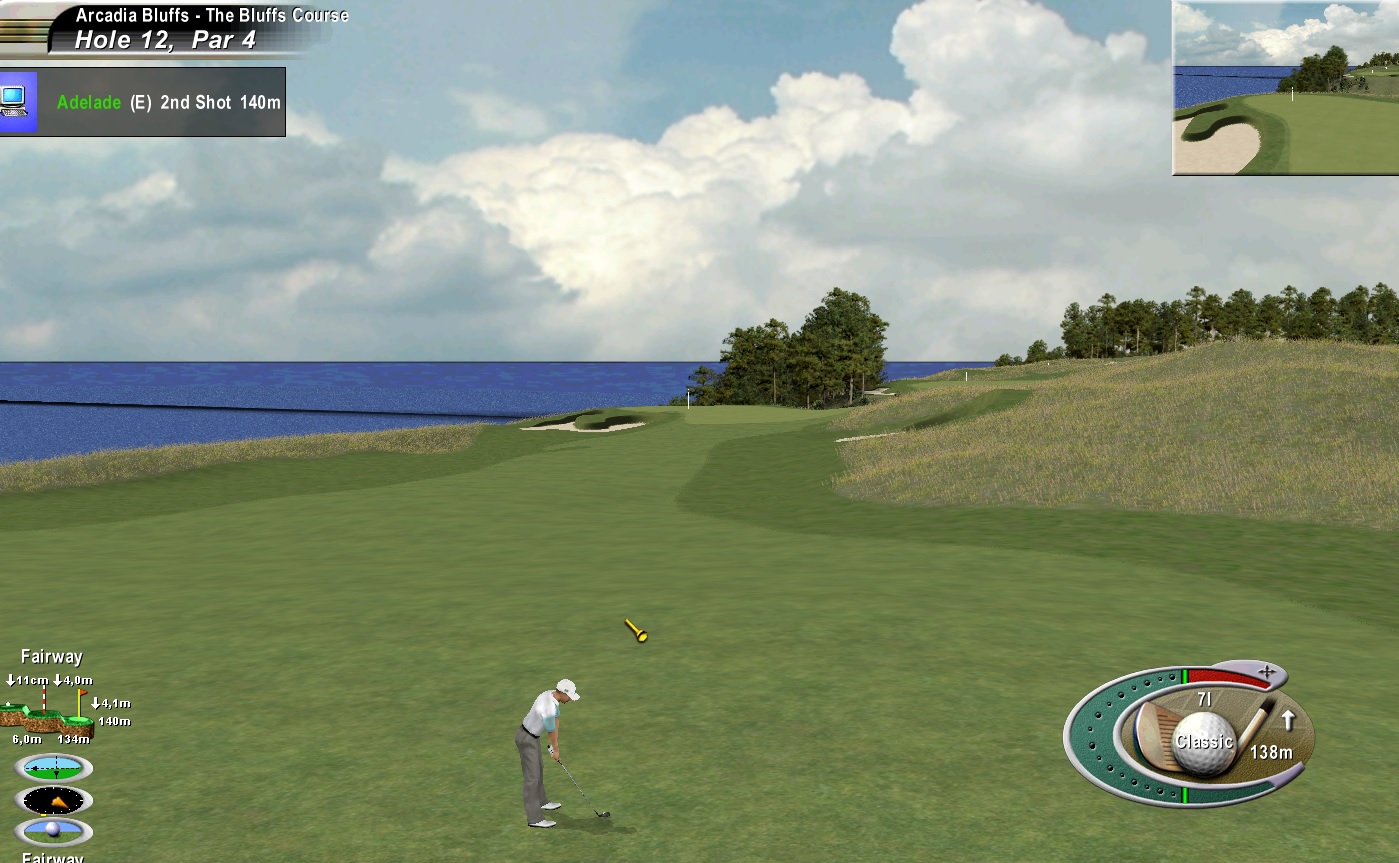The width and height of the screenshot is (1399, 863).
Task: Open the terrain grid oval button
Action: [x=54, y=768]
